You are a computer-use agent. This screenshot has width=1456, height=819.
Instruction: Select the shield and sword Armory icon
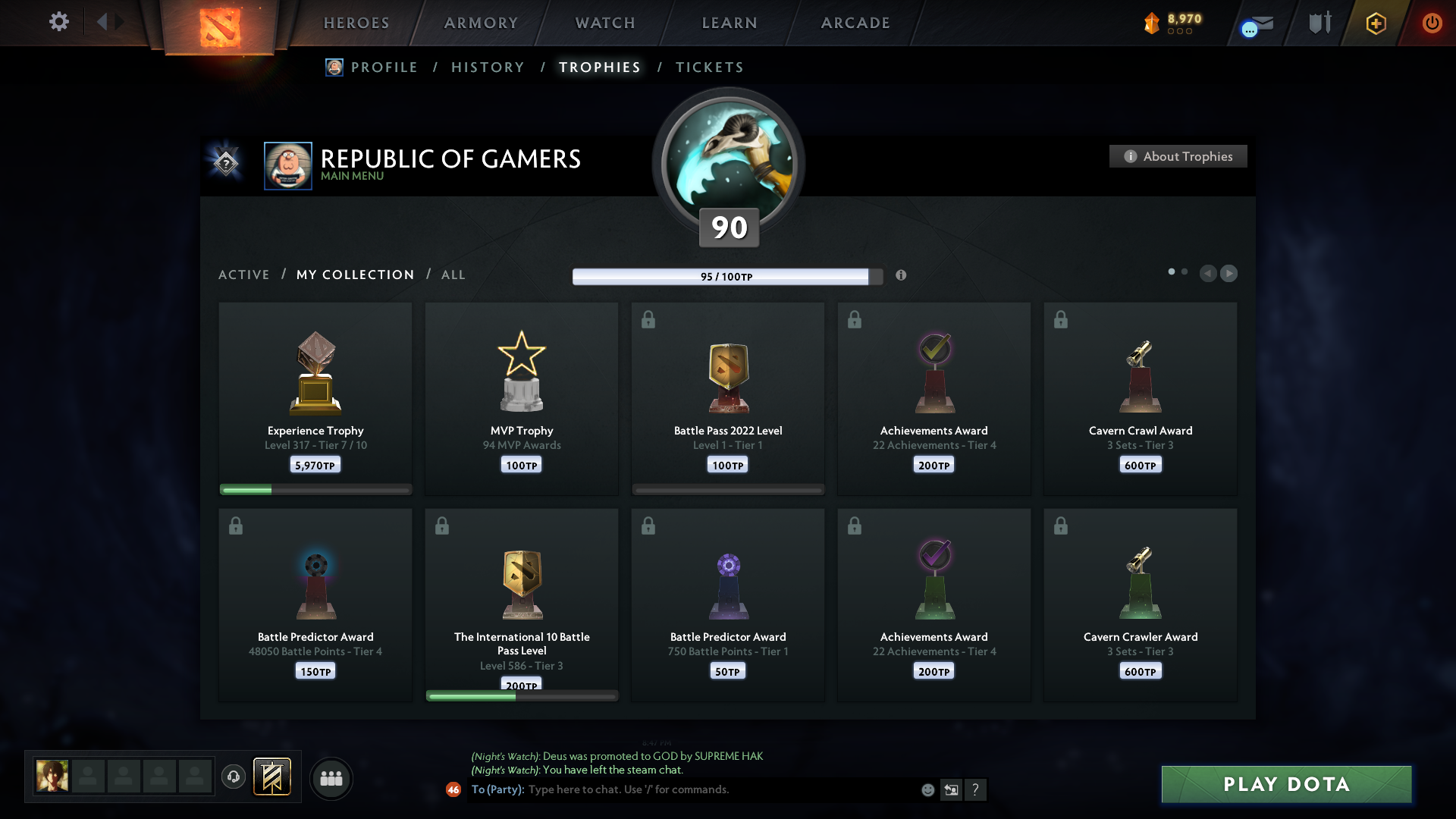tap(1318, 23)
